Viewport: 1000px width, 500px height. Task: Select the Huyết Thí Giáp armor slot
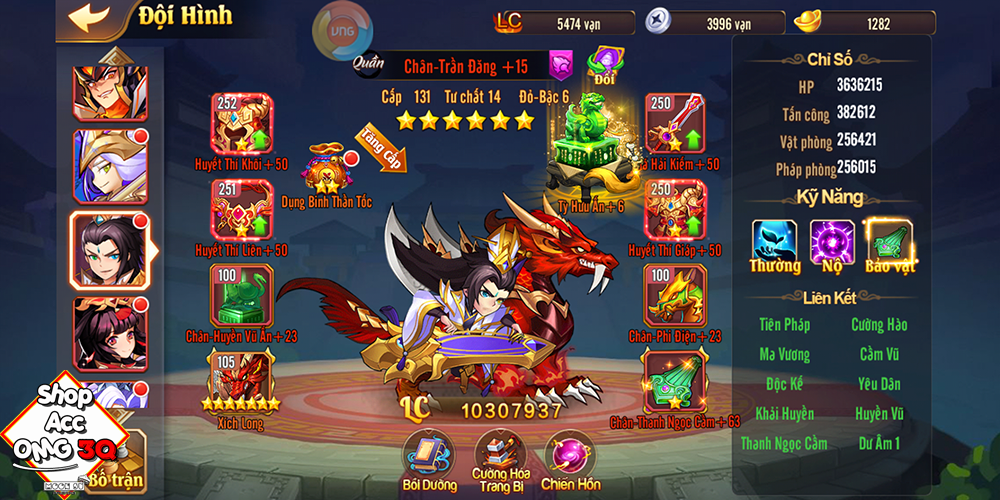click(675, 209)
